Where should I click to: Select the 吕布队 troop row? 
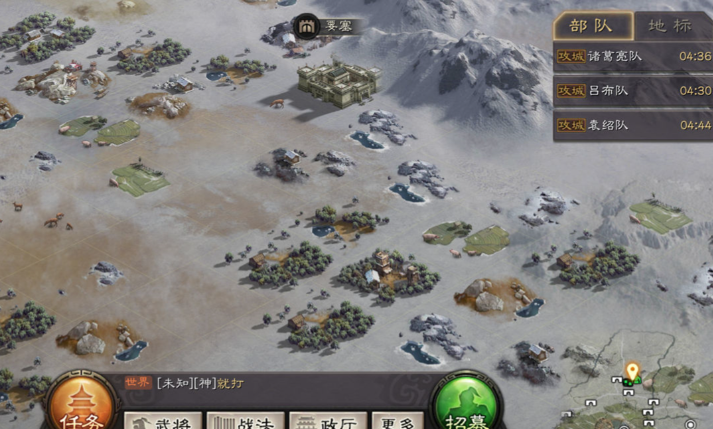click(x=632, y=91)
